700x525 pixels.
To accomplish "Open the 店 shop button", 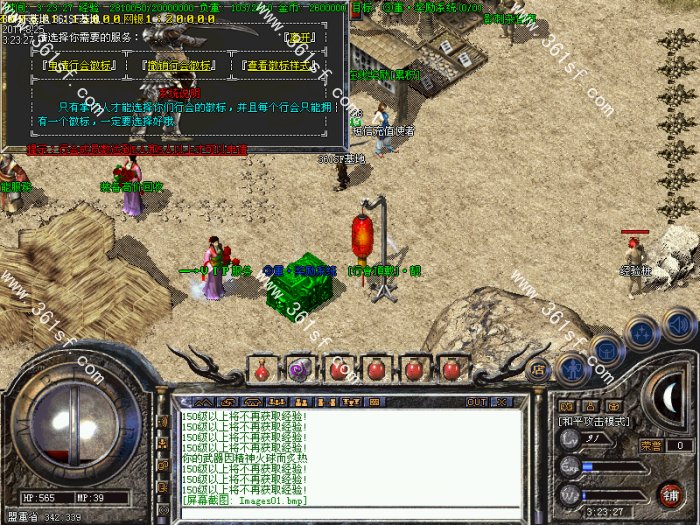I will [x=537, y=368].
